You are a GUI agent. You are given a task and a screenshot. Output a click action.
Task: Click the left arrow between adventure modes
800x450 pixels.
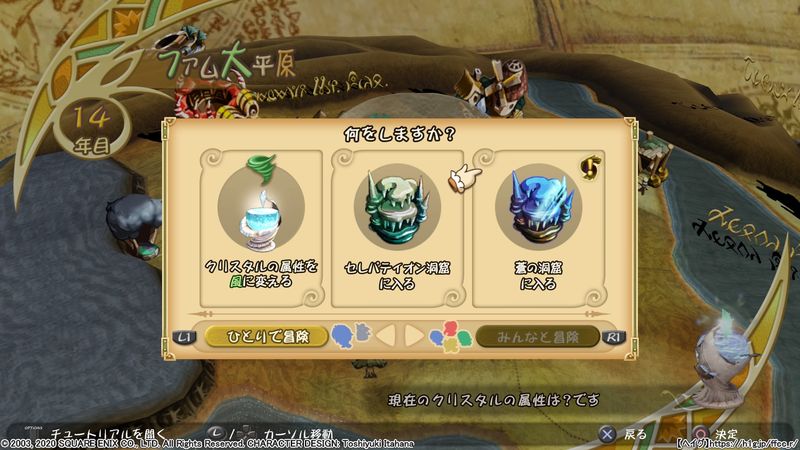tap(386, 336)
